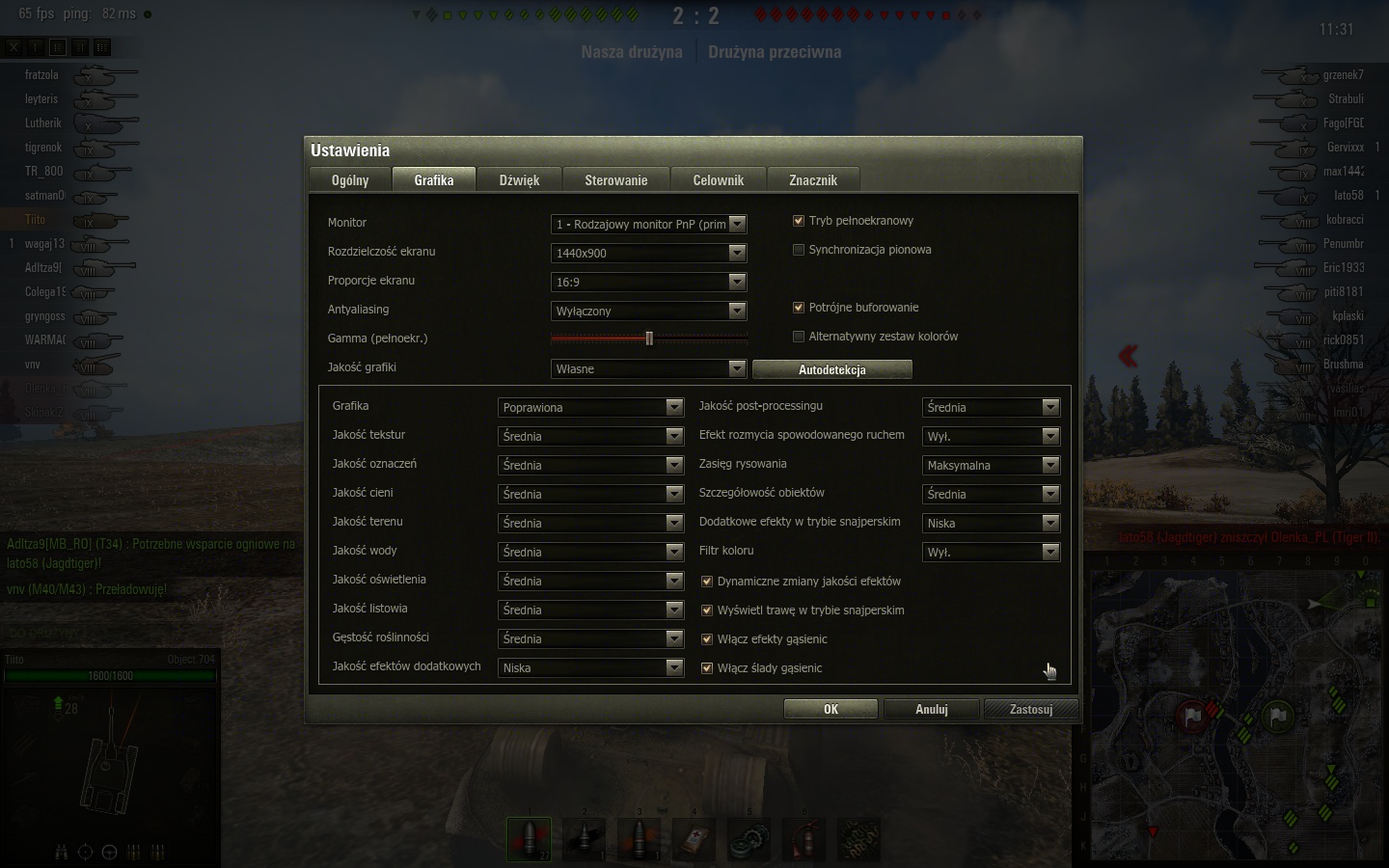Uncheck Włącz ślady gąsienic
This screenshot has height=868, width=1389.
pyautogui.click(x=707, y=668)
